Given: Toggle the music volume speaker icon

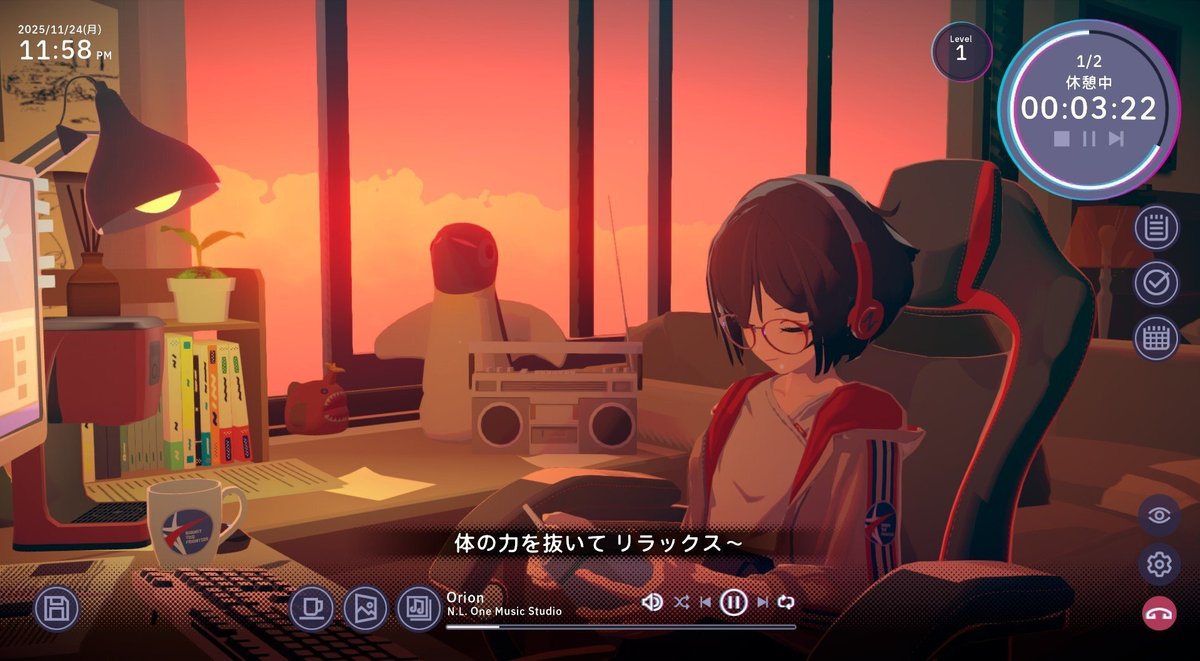Looking at the screenshot, I should [x=652, y=602].
